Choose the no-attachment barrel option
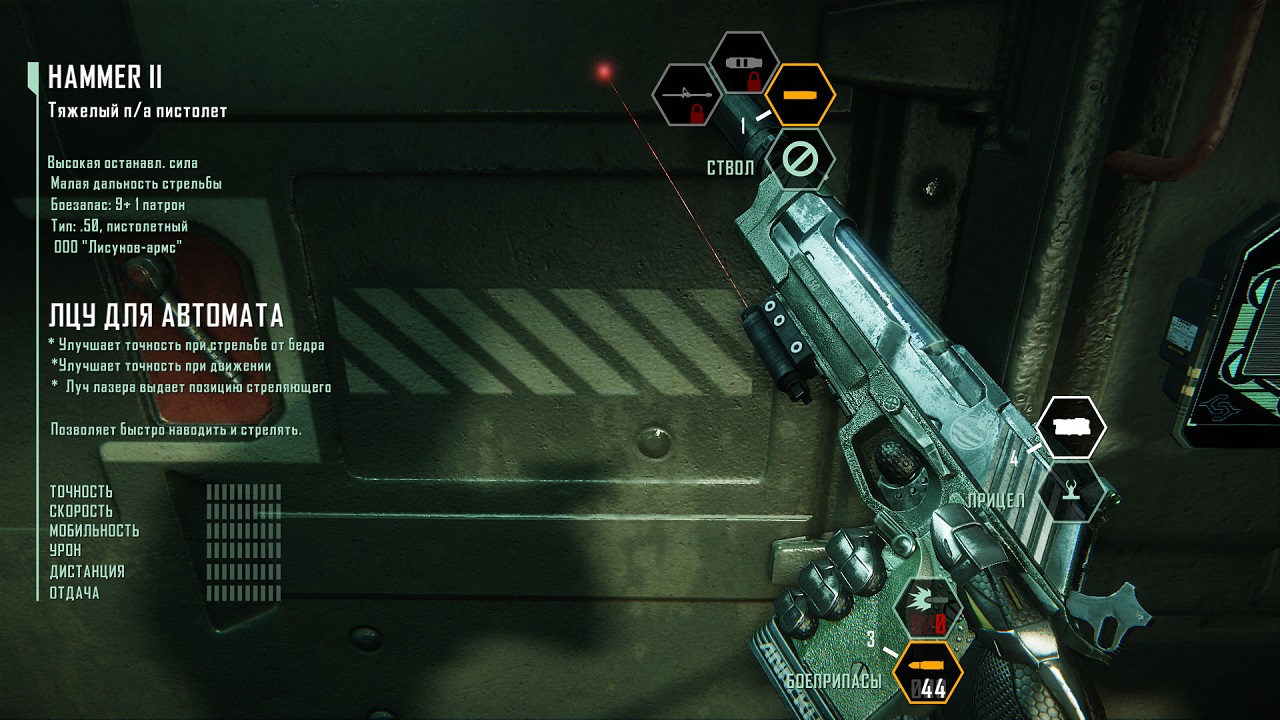Image resolution: width=1280 pixels, height=720 pixels. pos(800,159)
